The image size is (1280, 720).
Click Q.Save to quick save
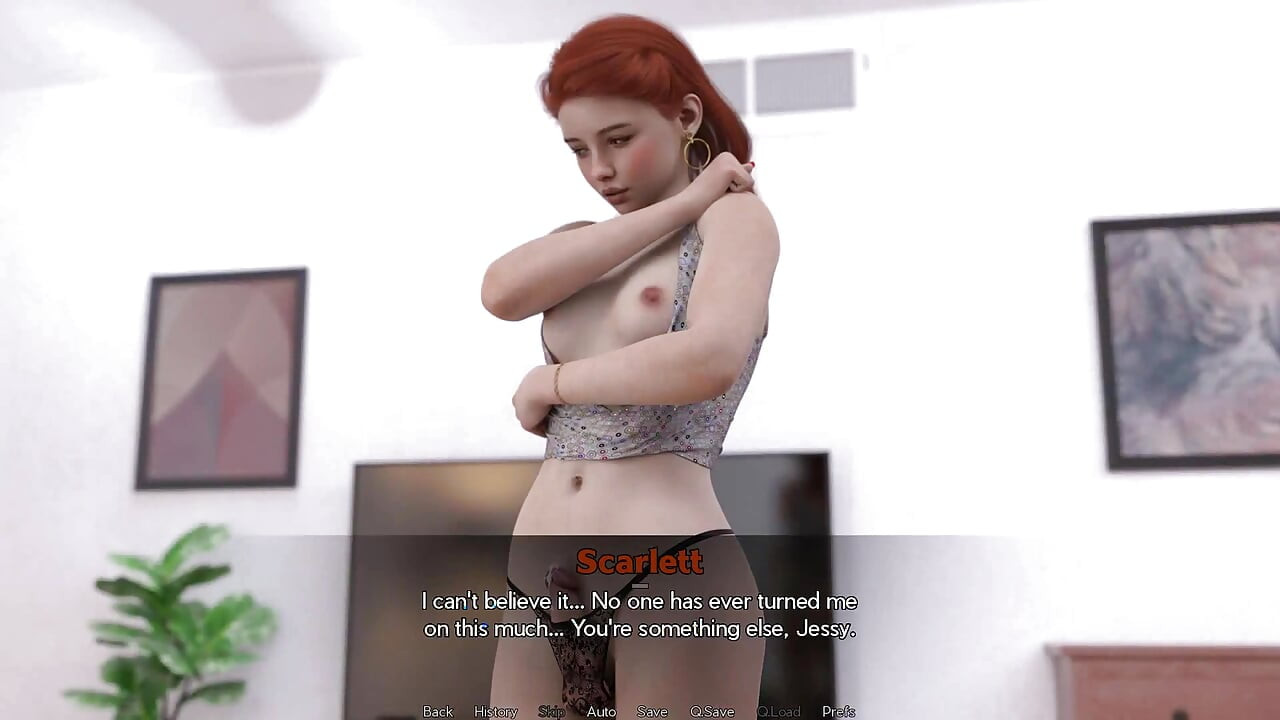pos(712,711)
